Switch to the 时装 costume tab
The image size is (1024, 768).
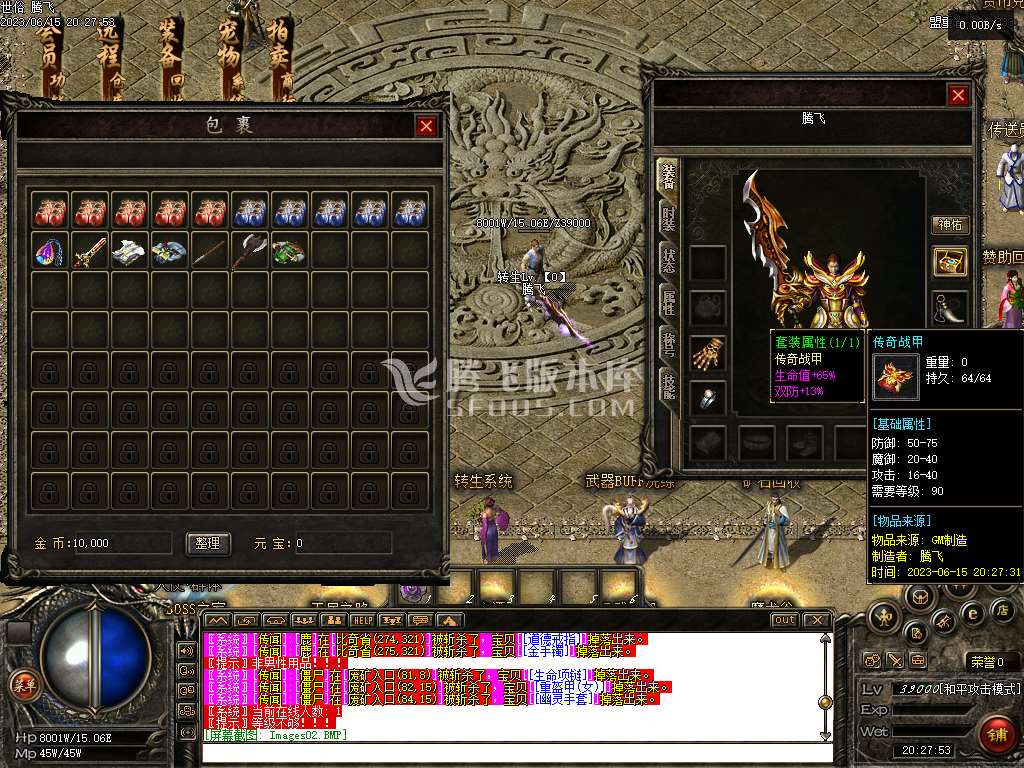point(666,217)
